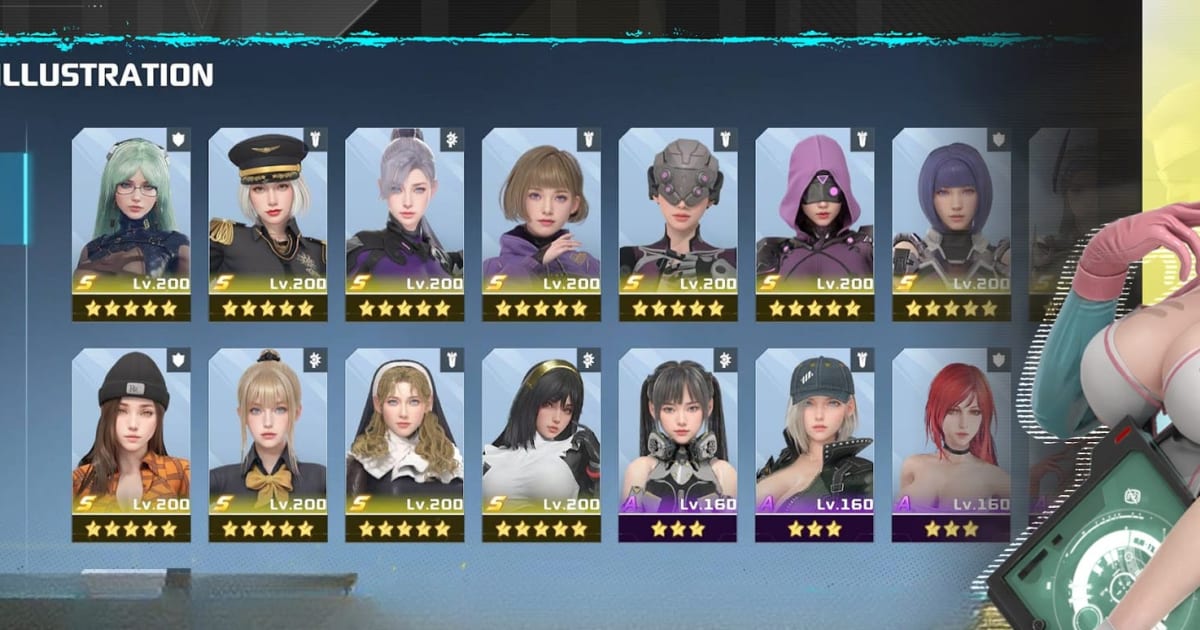Choose the character wearing the black officer cap
This screenshot has height=630, width=1200.
[268, 223]
